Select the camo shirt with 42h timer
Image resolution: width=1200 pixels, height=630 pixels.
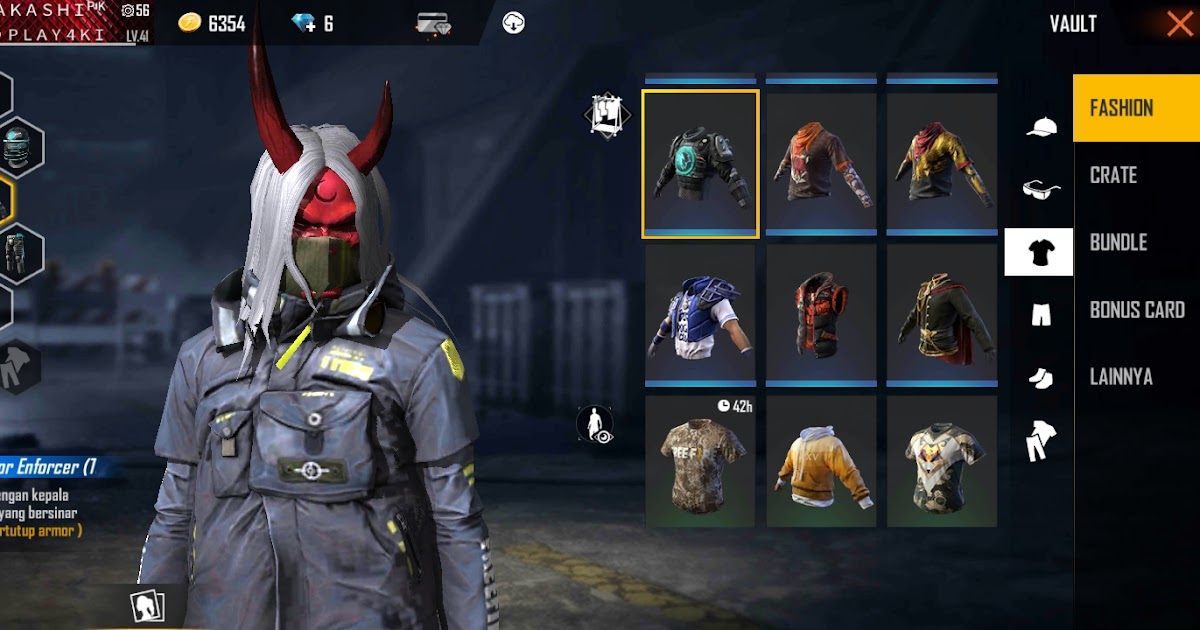pos(700,462)
